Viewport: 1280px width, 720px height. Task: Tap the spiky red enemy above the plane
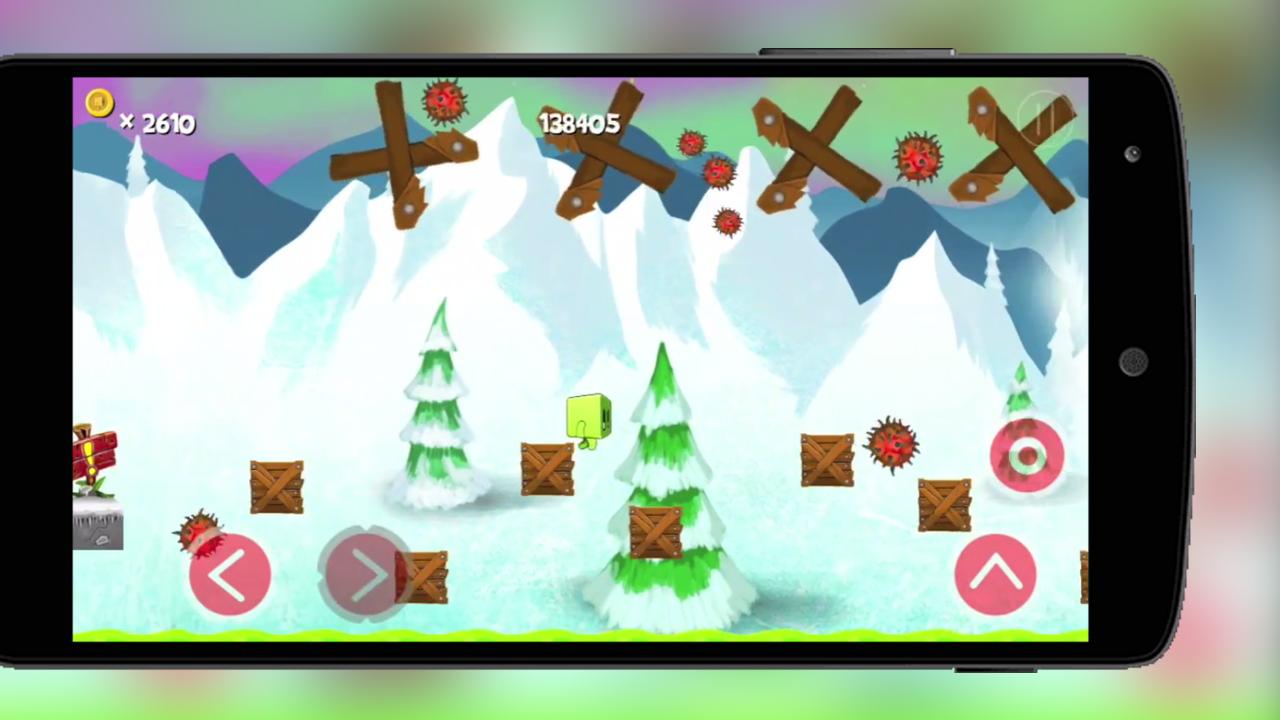pos(200,535)
